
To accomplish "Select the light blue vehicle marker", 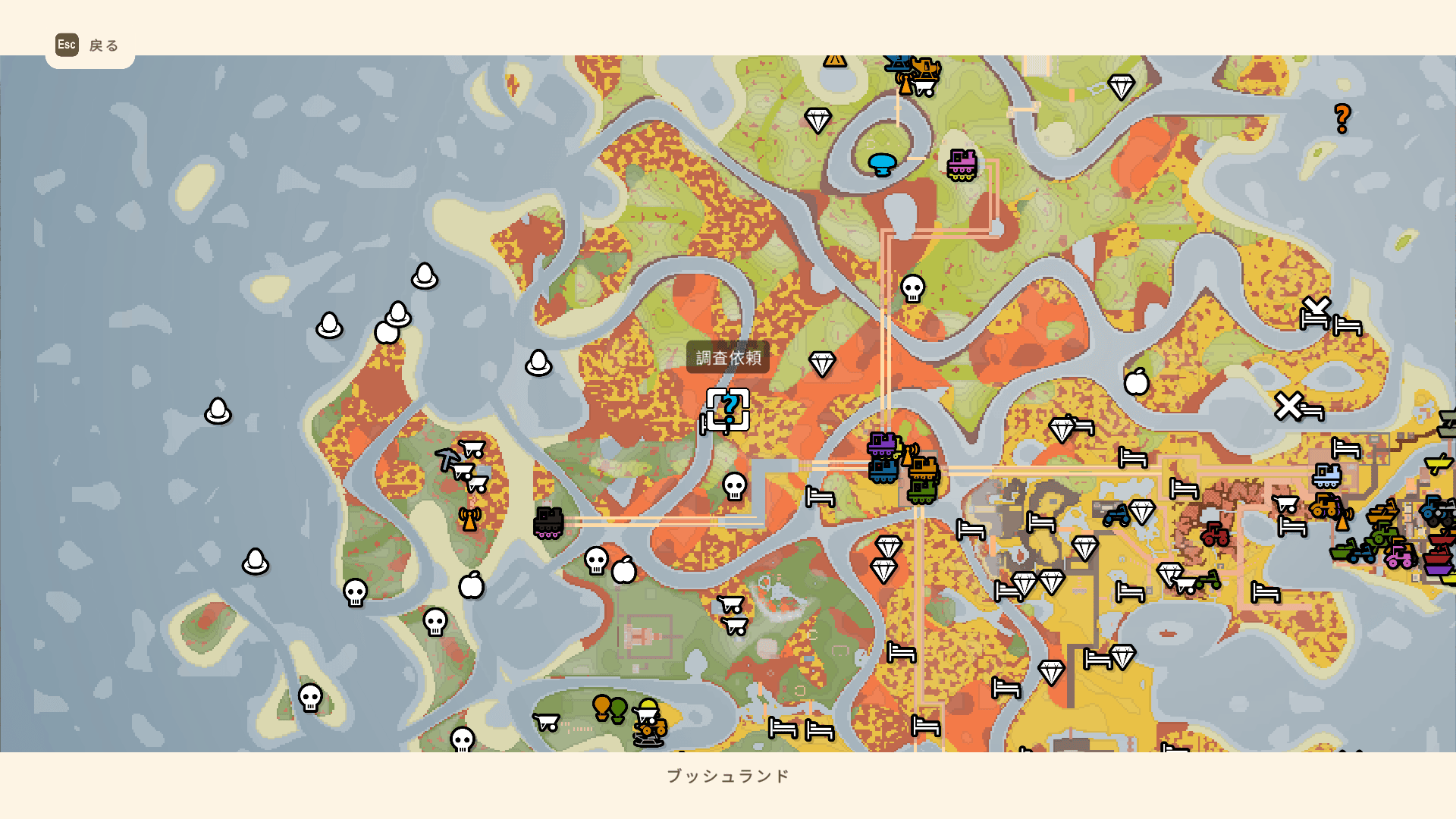I will (1326, 476).
